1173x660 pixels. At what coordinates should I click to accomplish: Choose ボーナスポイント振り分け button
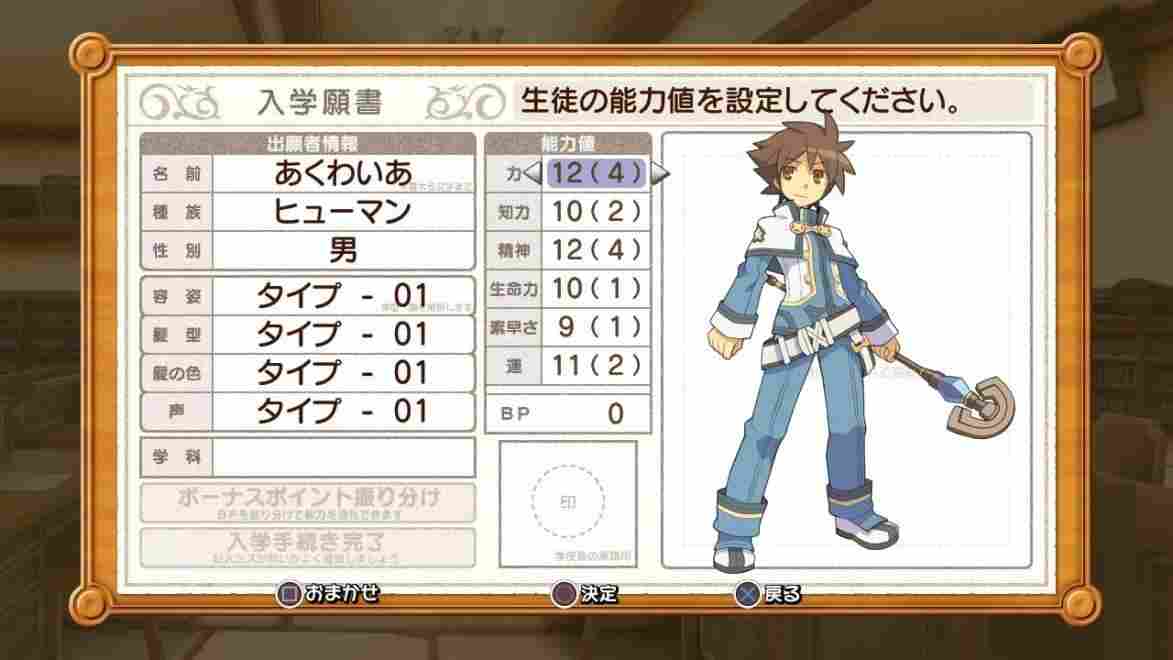308,501
